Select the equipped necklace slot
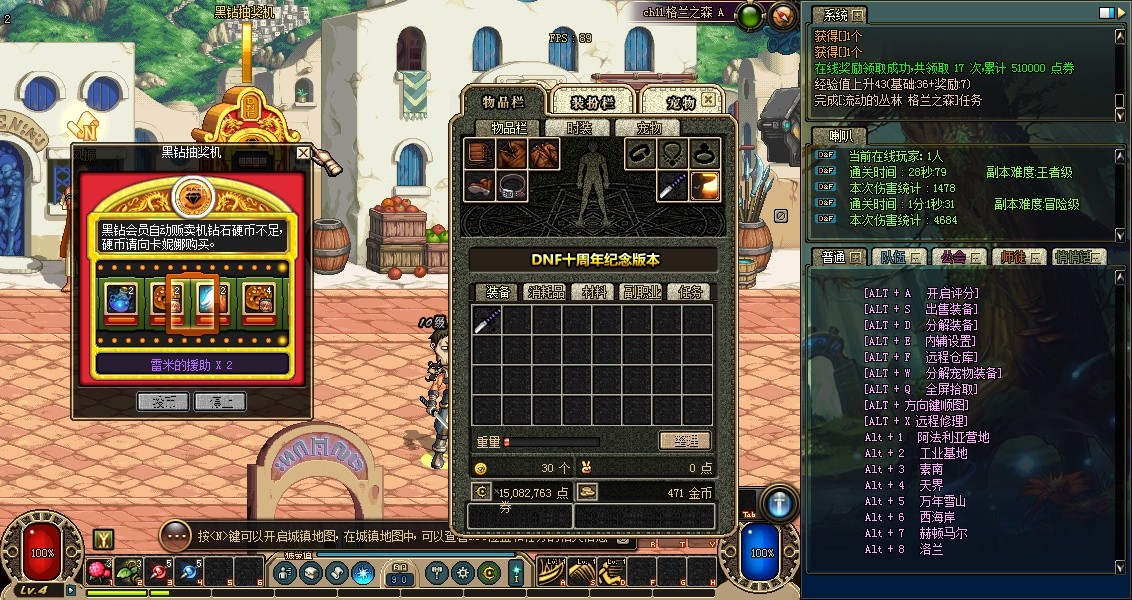1132x600 pixels. [671, 154]
